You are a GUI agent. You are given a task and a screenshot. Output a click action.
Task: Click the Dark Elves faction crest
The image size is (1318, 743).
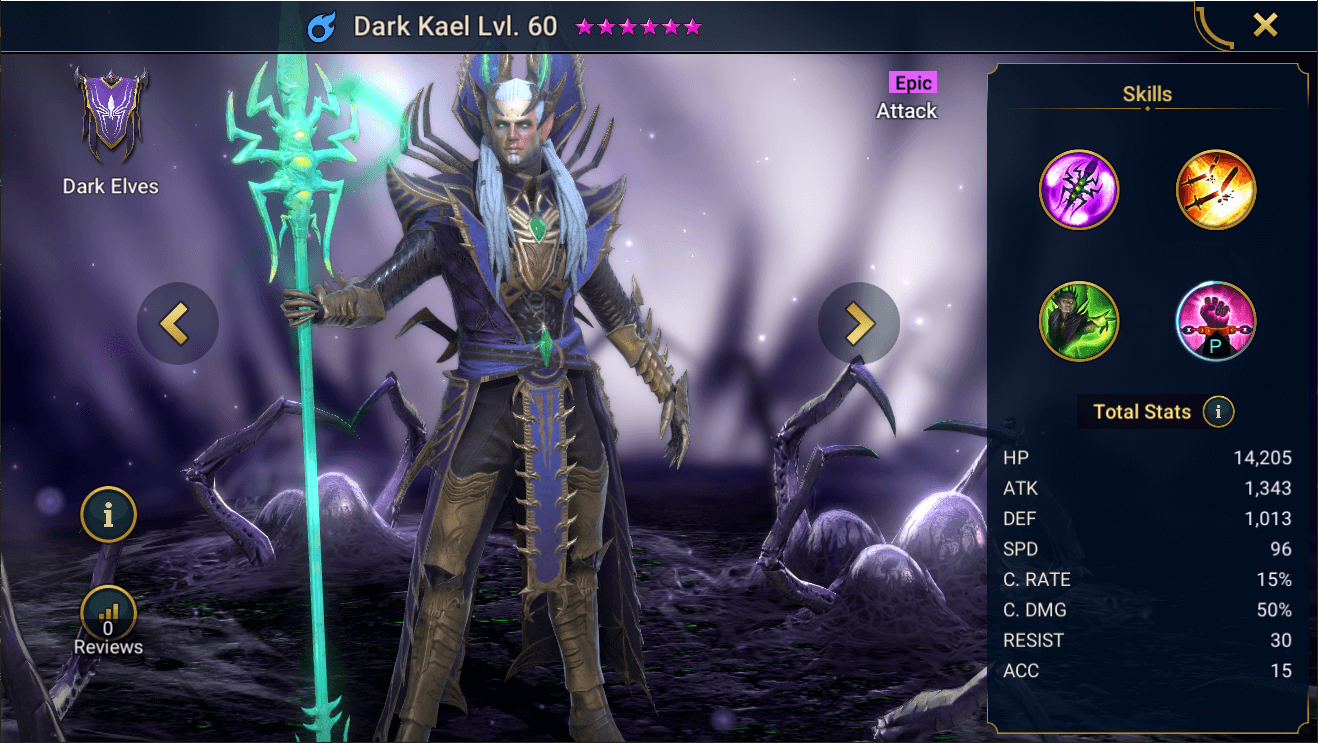pyautogui.click(x=110, y=116)
